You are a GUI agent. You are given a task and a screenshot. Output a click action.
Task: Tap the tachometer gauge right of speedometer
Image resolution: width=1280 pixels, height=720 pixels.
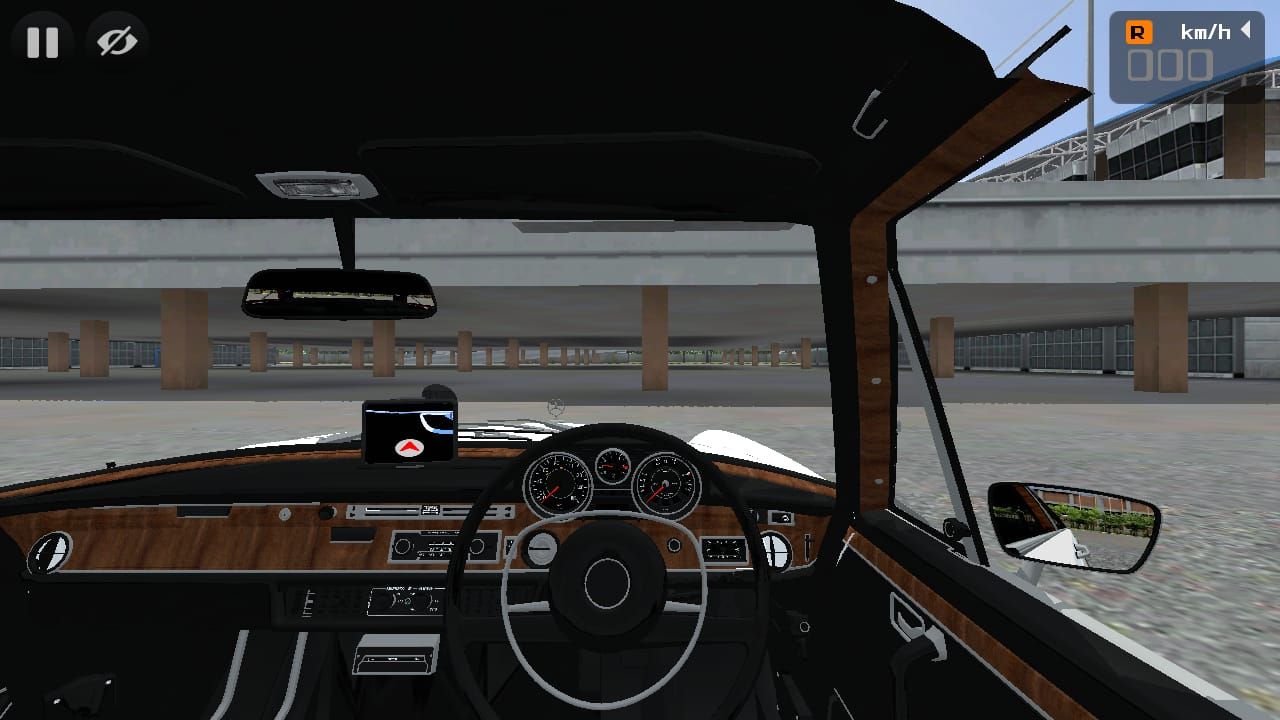click(664, 485)
